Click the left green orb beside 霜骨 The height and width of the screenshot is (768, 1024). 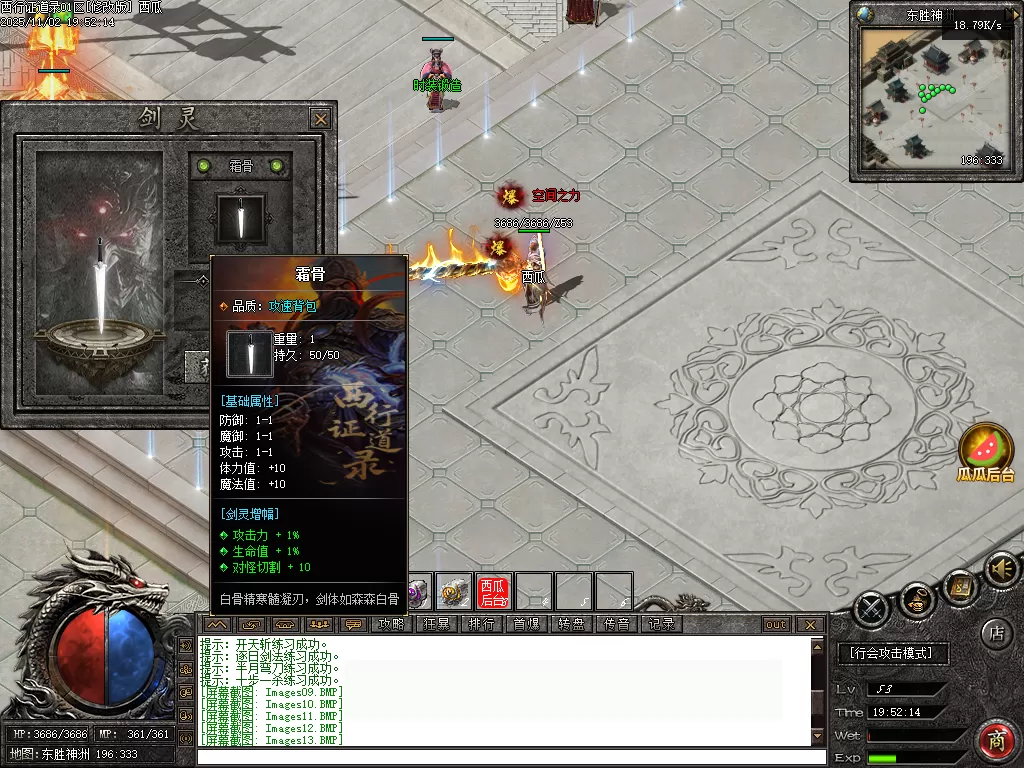(x=204, y=166)
